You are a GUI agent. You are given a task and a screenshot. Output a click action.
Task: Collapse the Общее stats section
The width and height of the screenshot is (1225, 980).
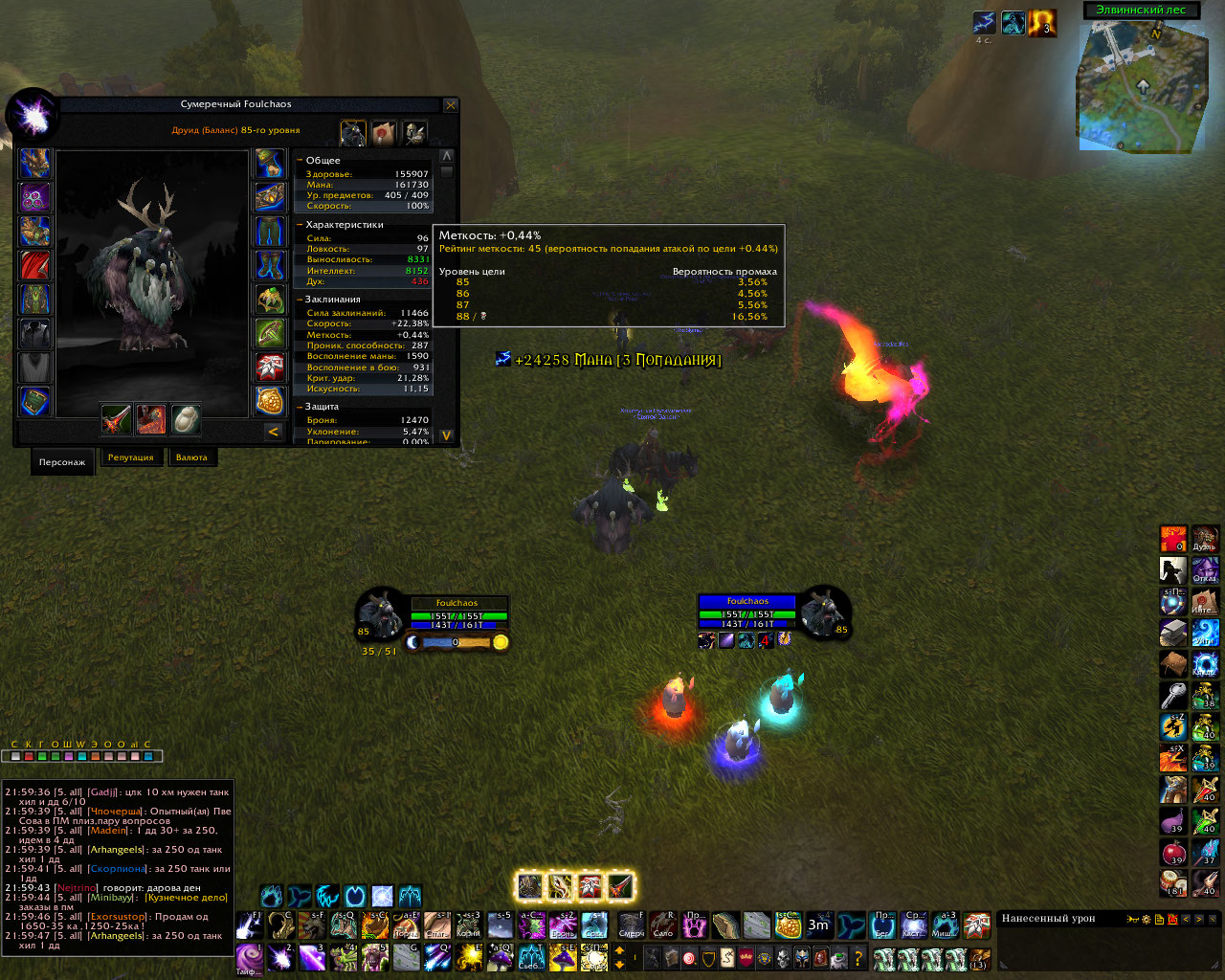pyautogui.click(x=300, y=161)
